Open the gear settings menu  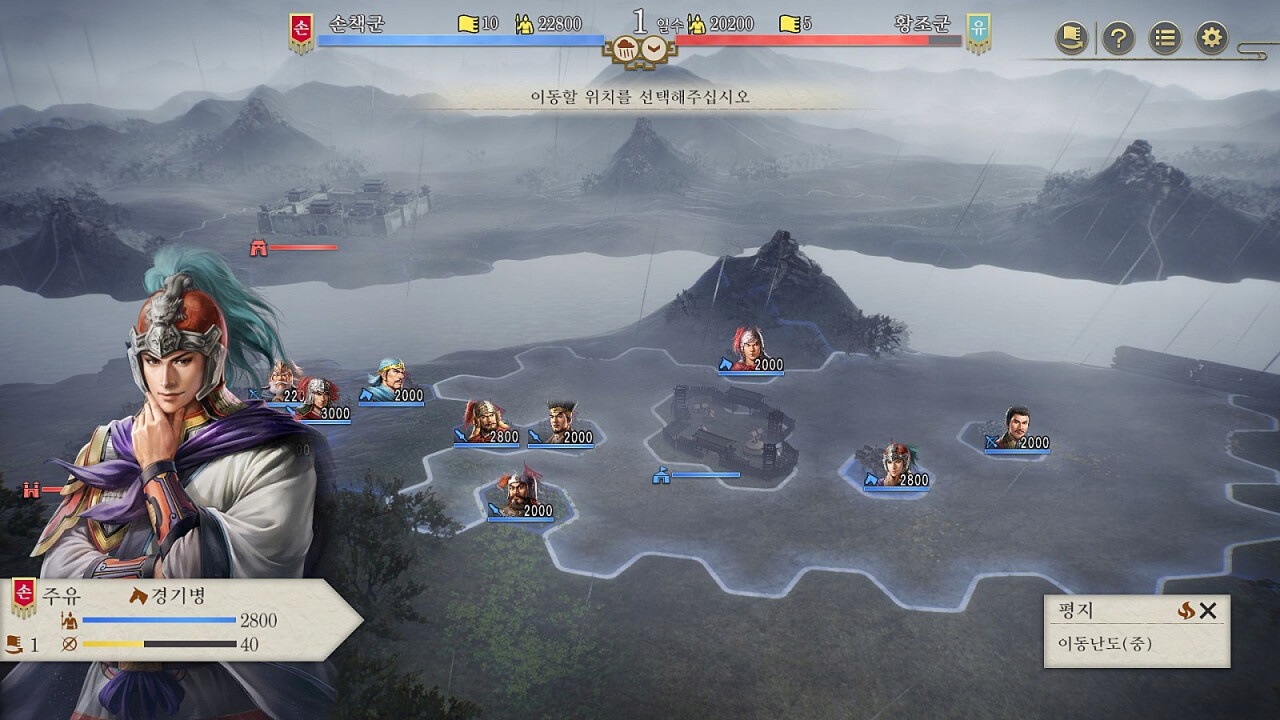click(x=1211, y=39)
